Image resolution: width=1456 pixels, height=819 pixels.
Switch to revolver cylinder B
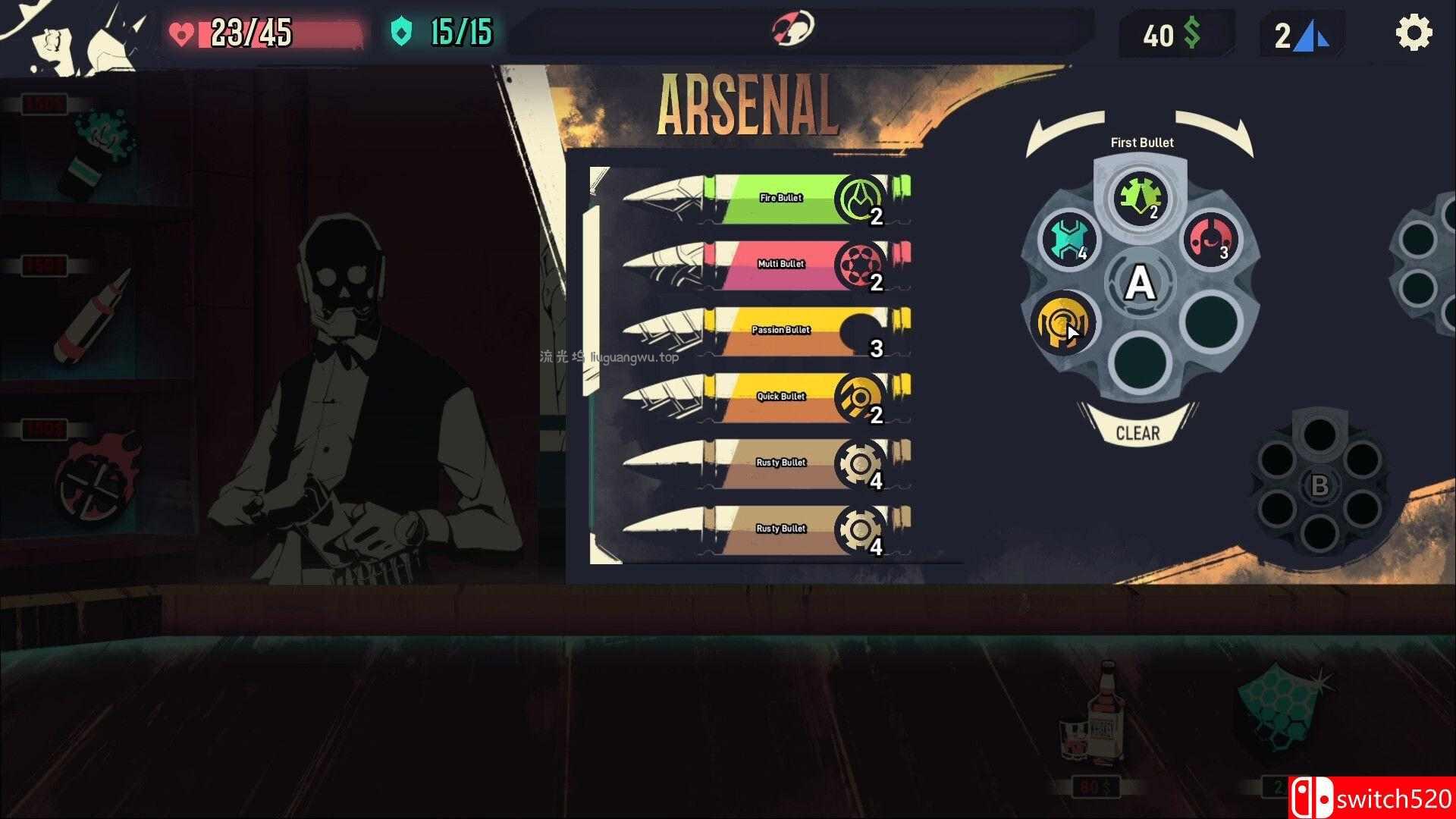1319,485
